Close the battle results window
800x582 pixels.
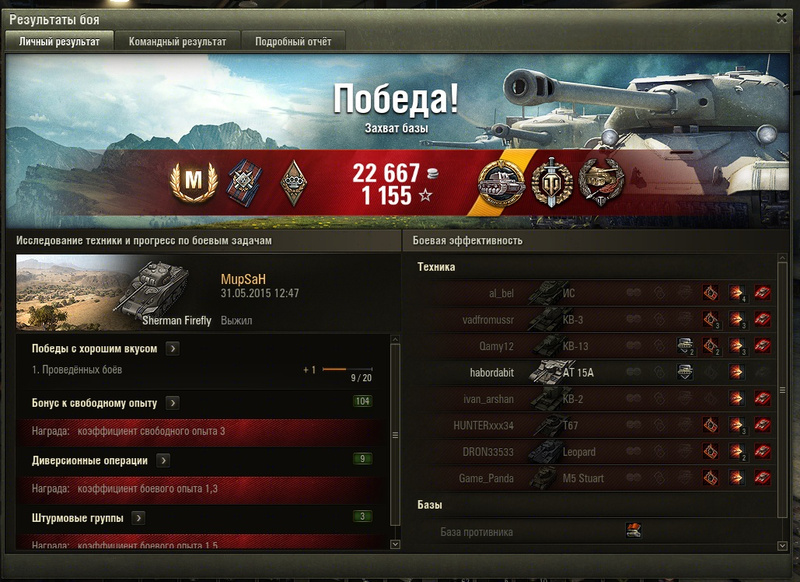click(781, 17)
